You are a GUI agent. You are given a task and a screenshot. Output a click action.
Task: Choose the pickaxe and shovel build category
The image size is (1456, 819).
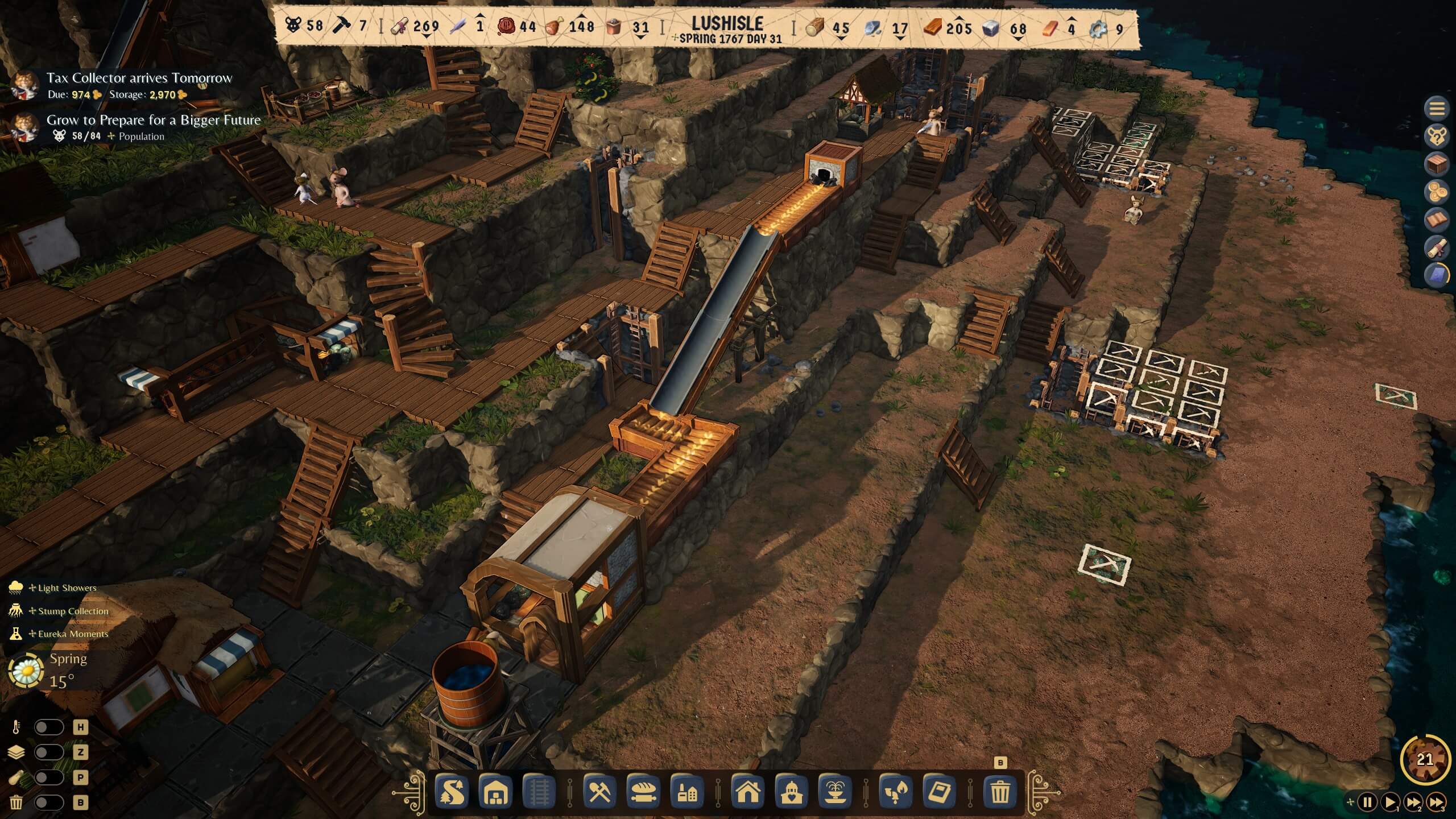coord(599,792)
